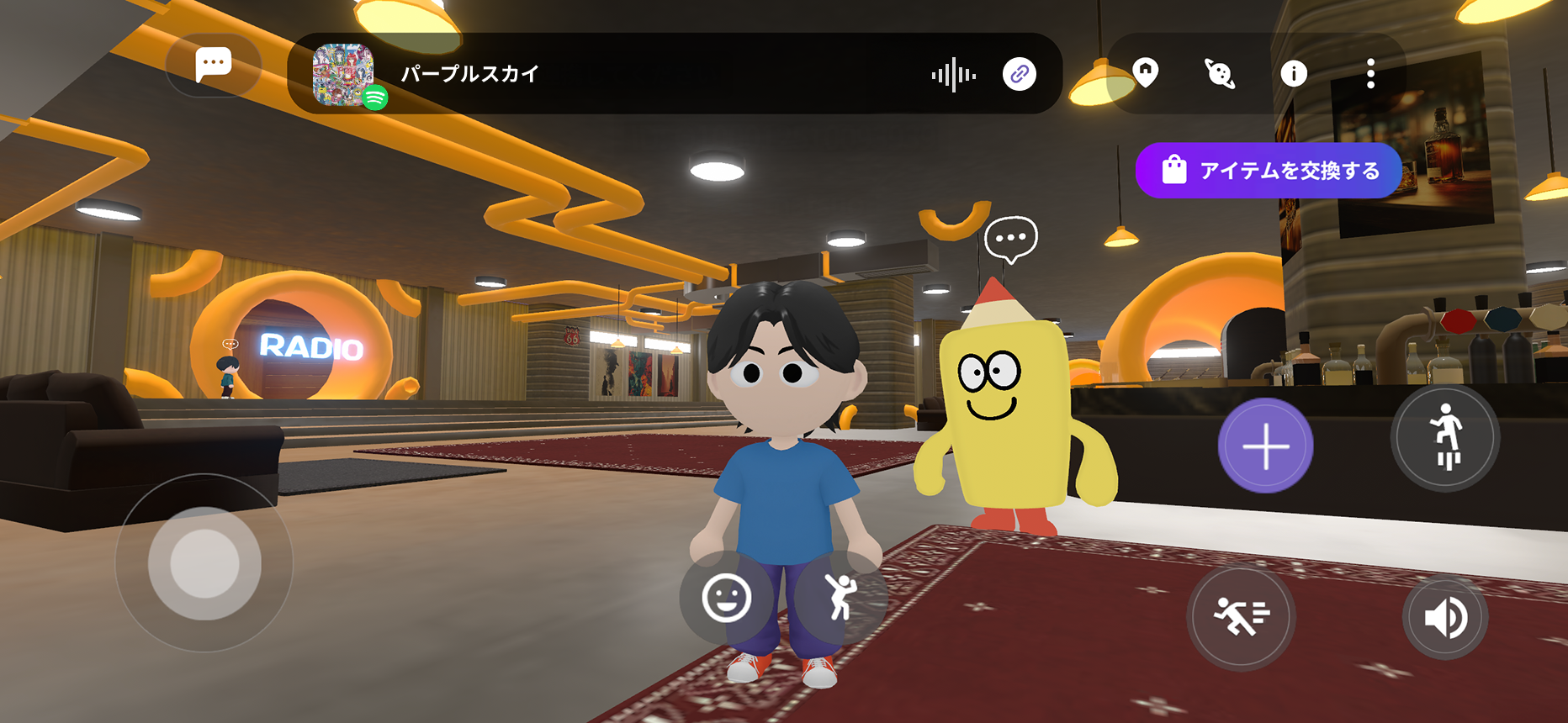Image resolution: width=1568 pixels, height=723 pixels.
Task: Show the info panel
Action: (x=1293, y=74)
